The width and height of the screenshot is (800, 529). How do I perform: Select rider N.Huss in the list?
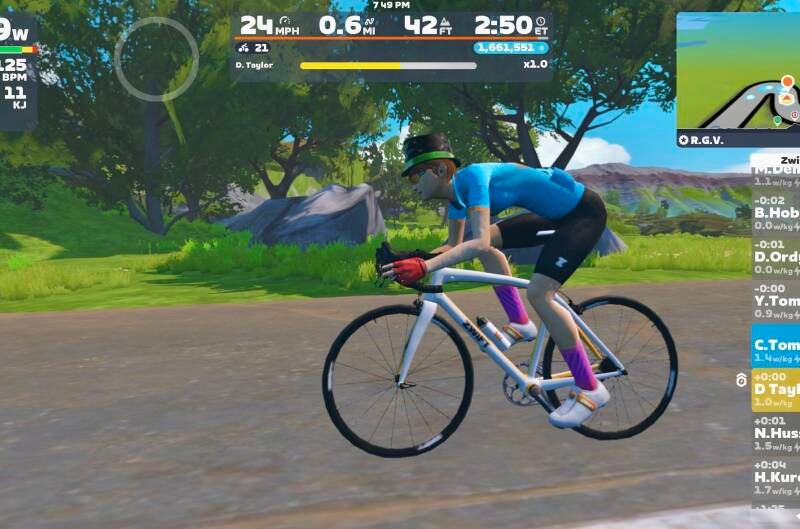777,434
